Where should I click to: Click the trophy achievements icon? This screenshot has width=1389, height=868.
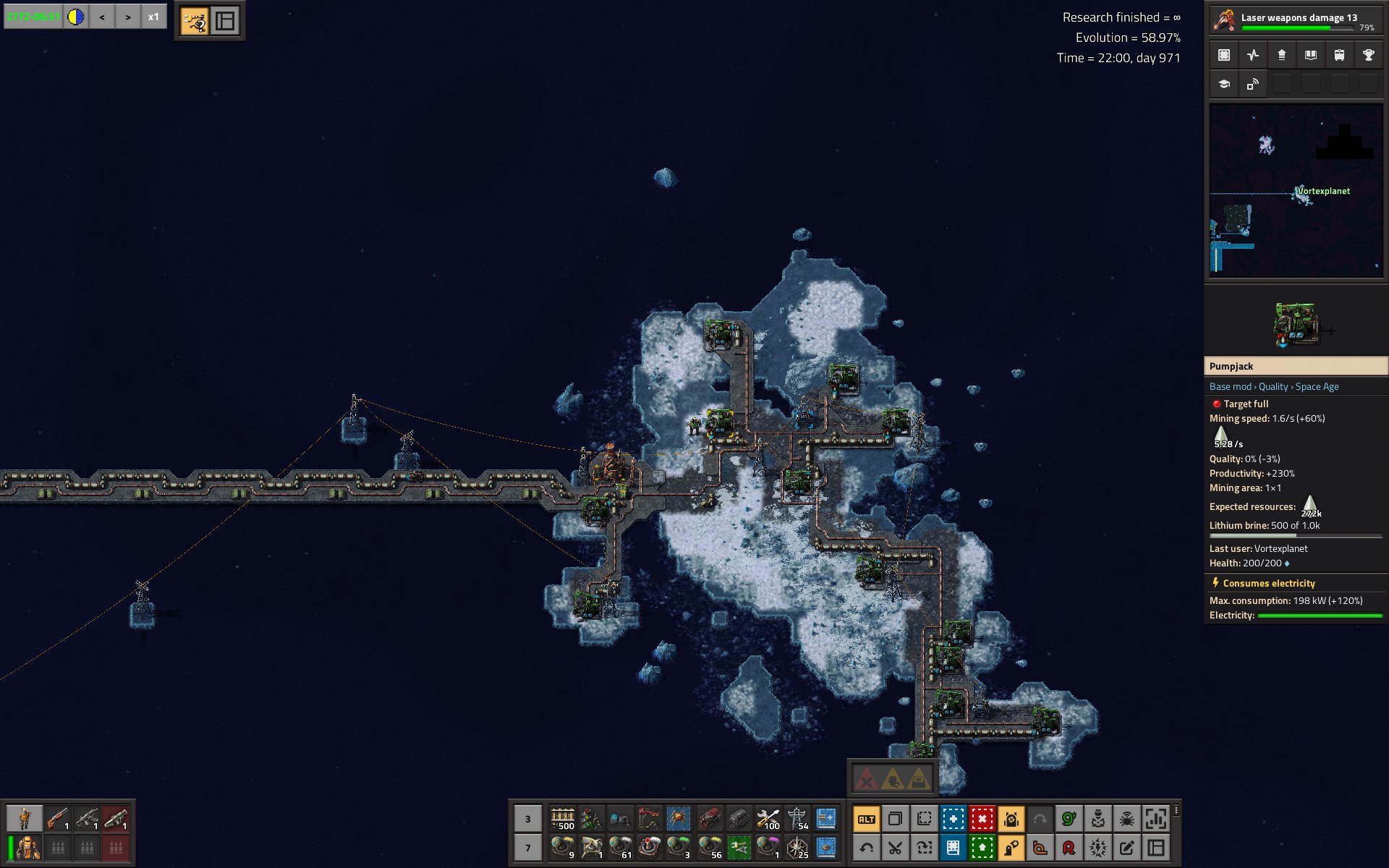(1368, 55)
